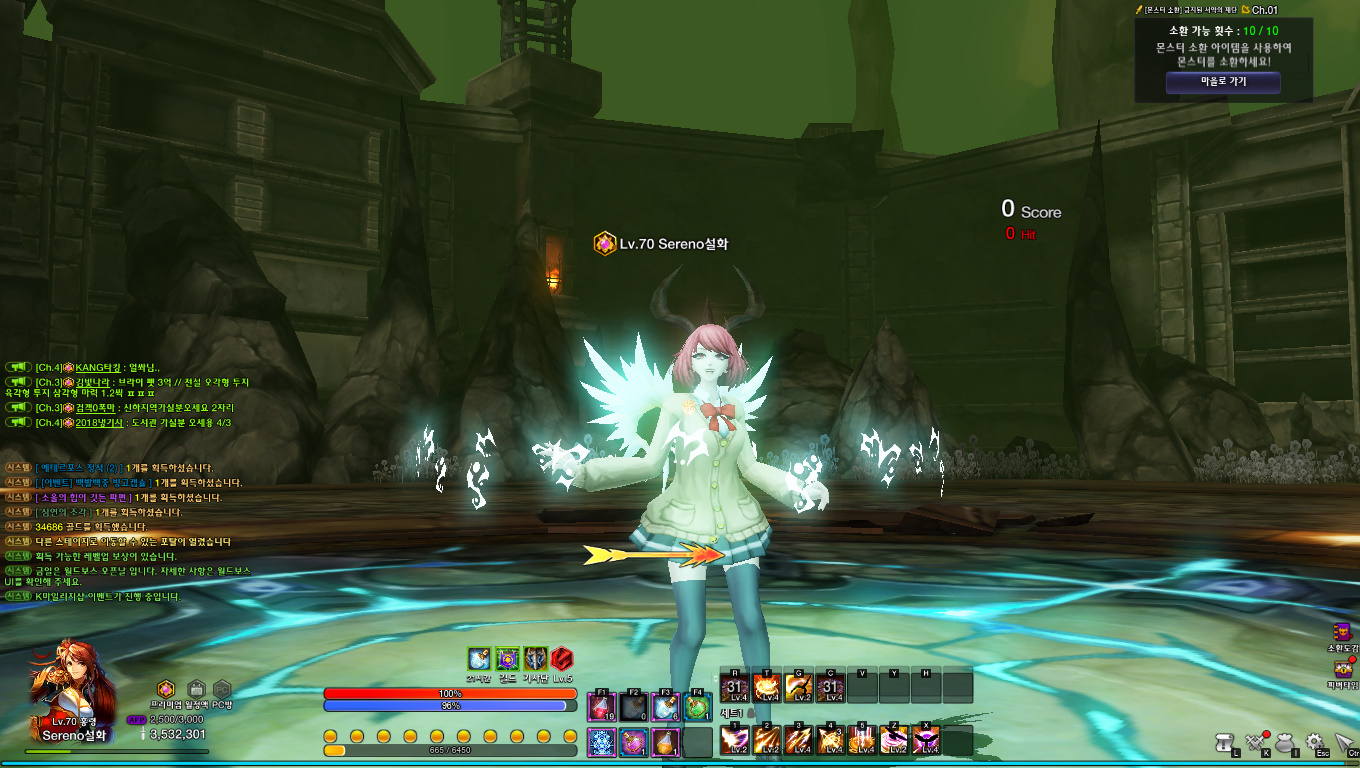Activate the dark winged skill on X
The height and width of the screenshot is (768, 1360).
click(927, 740)
